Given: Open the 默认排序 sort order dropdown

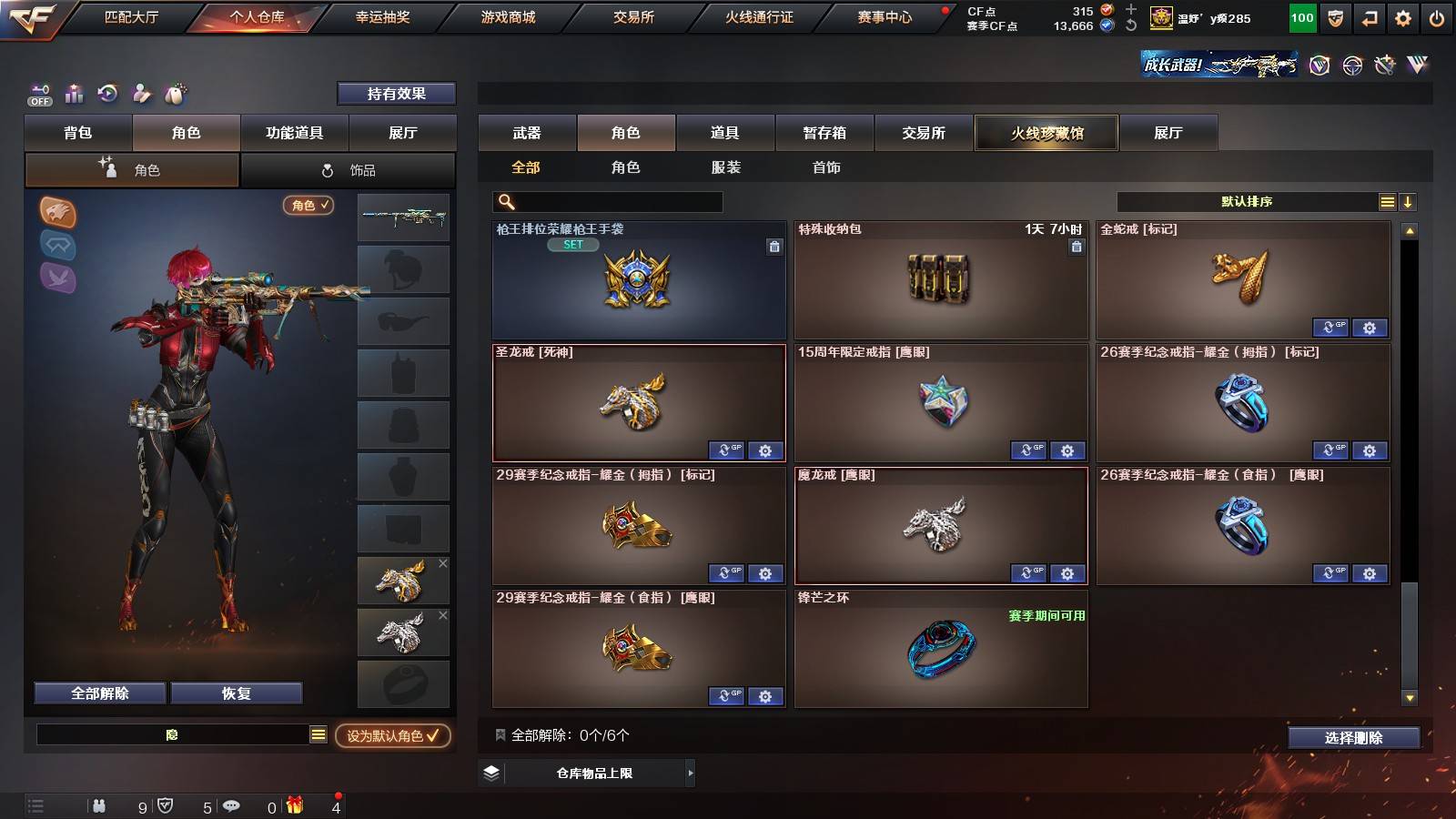Looking at the screenshot, I should [1247, 201].
